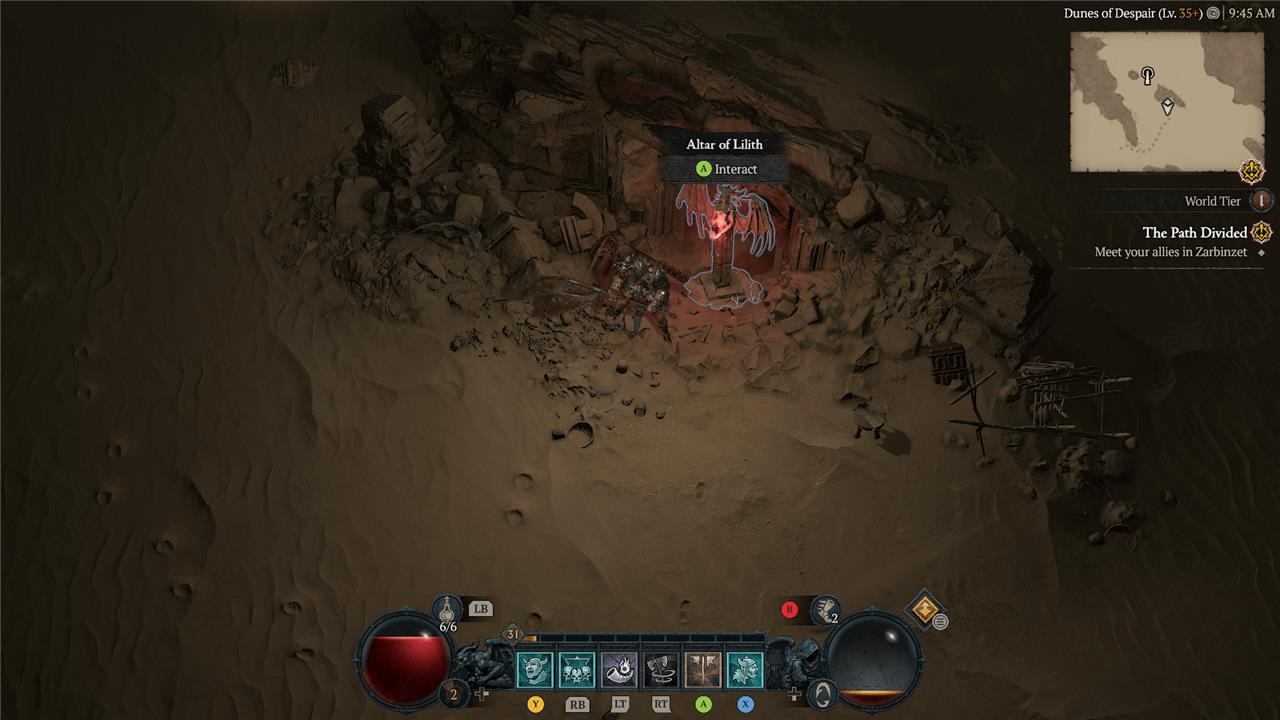The height and width of the screenshot is (720, 1280).
Task: Use the healing potion
Action: [447, 609]
